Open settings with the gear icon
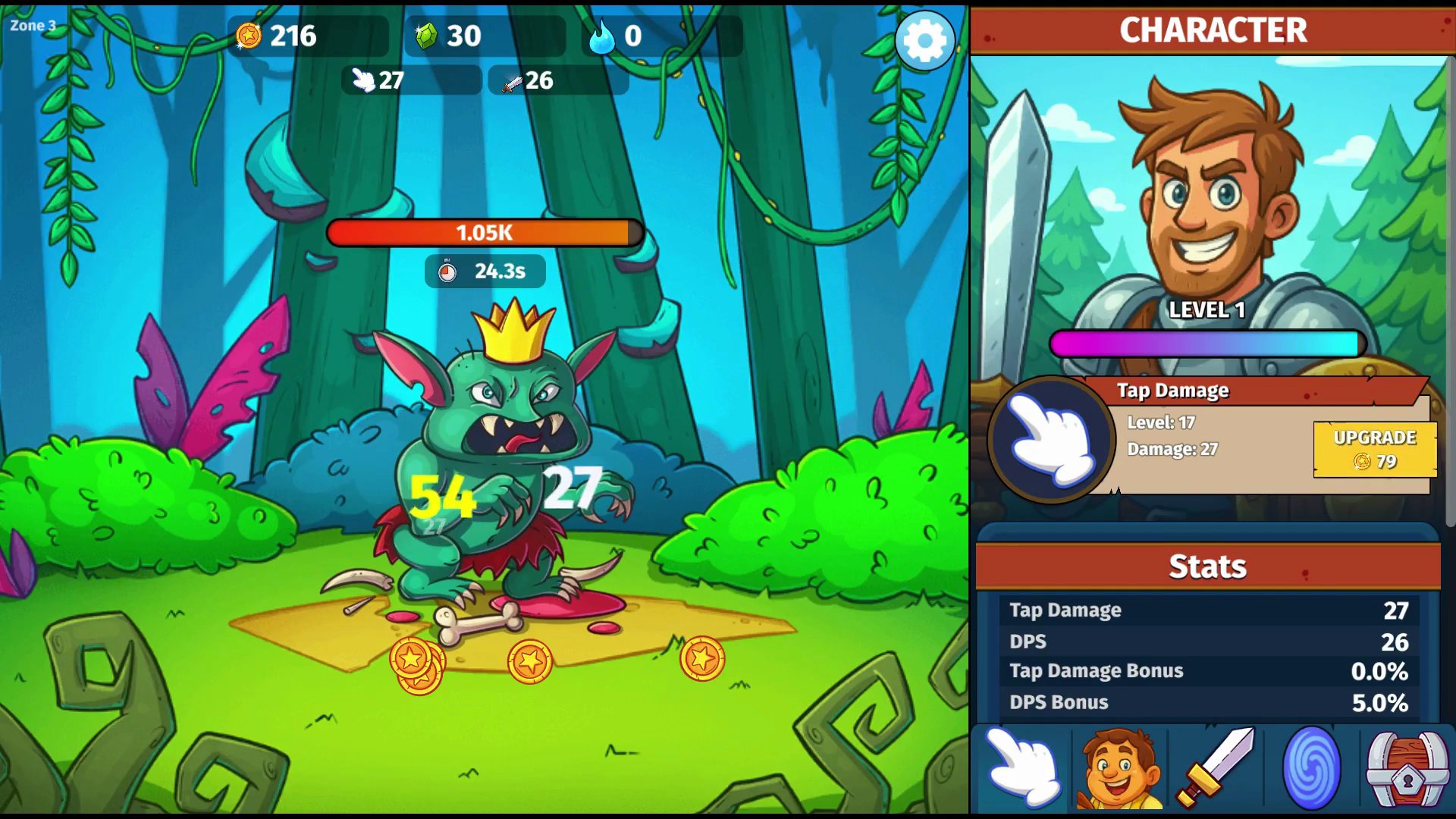 924,40
